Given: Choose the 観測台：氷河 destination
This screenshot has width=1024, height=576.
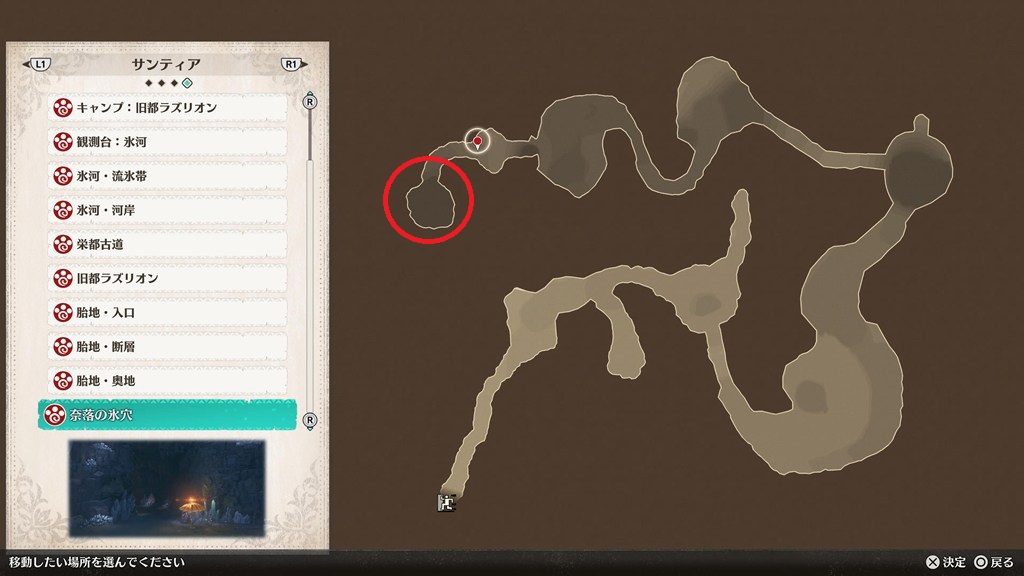Looking at the screenshot, I should pos(167,142).
